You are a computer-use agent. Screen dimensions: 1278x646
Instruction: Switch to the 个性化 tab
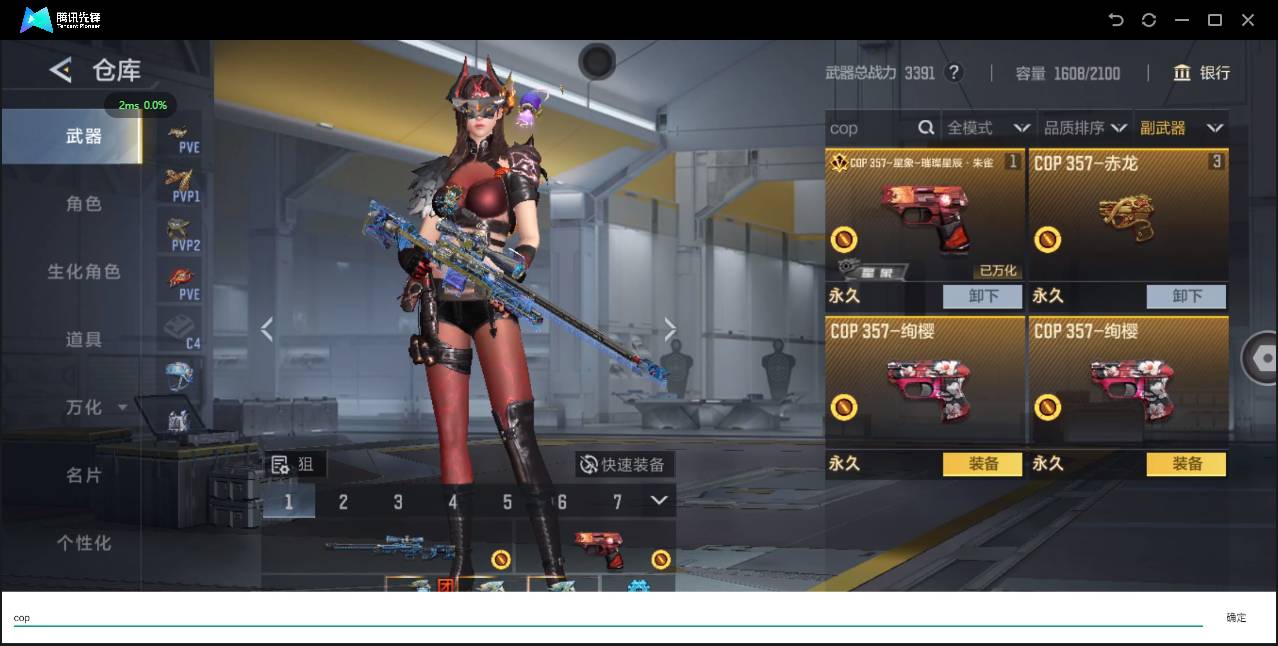[84, 543]
